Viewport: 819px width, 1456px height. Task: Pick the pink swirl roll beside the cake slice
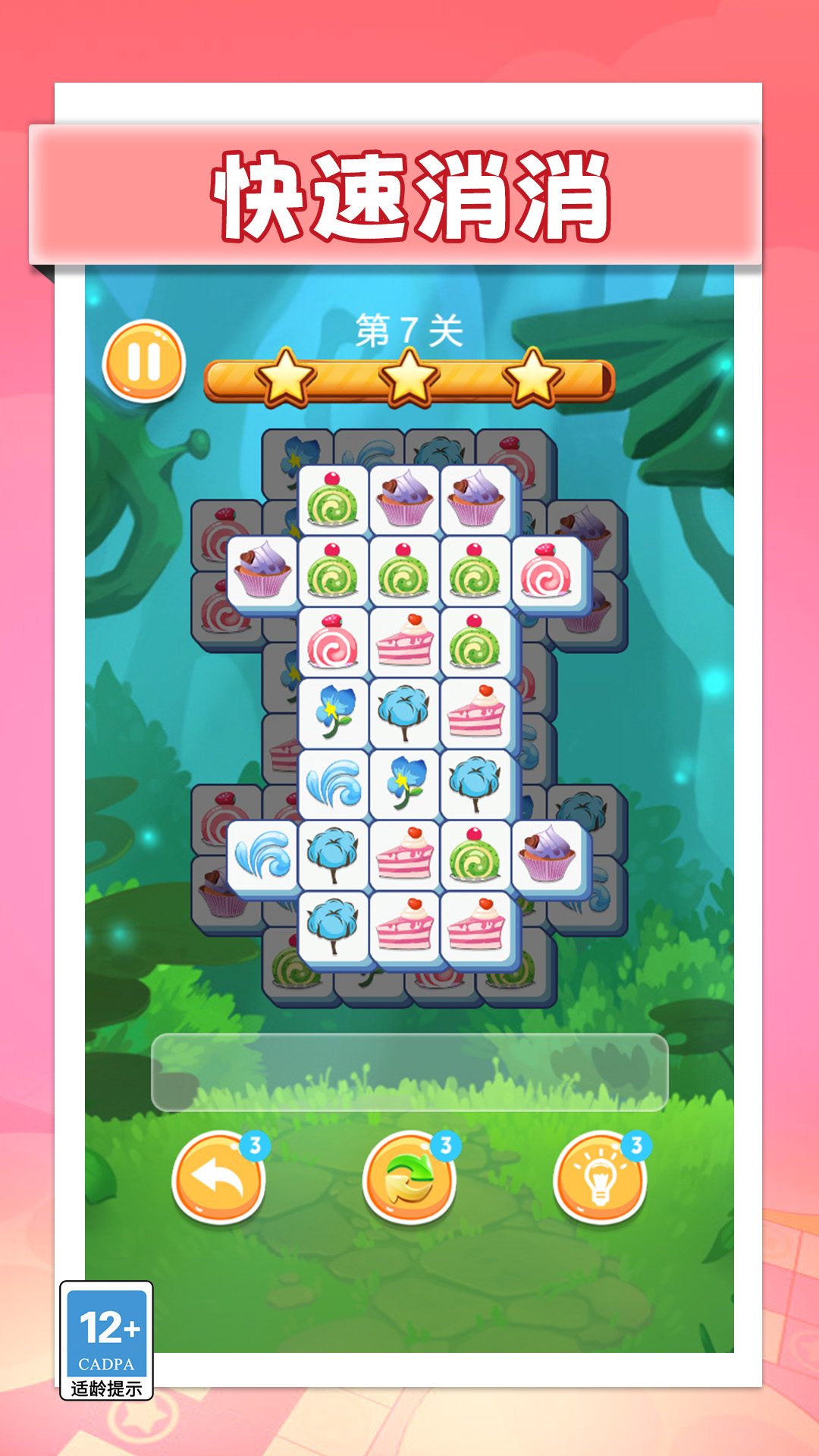pyautogui.click(x=334, y=642)
